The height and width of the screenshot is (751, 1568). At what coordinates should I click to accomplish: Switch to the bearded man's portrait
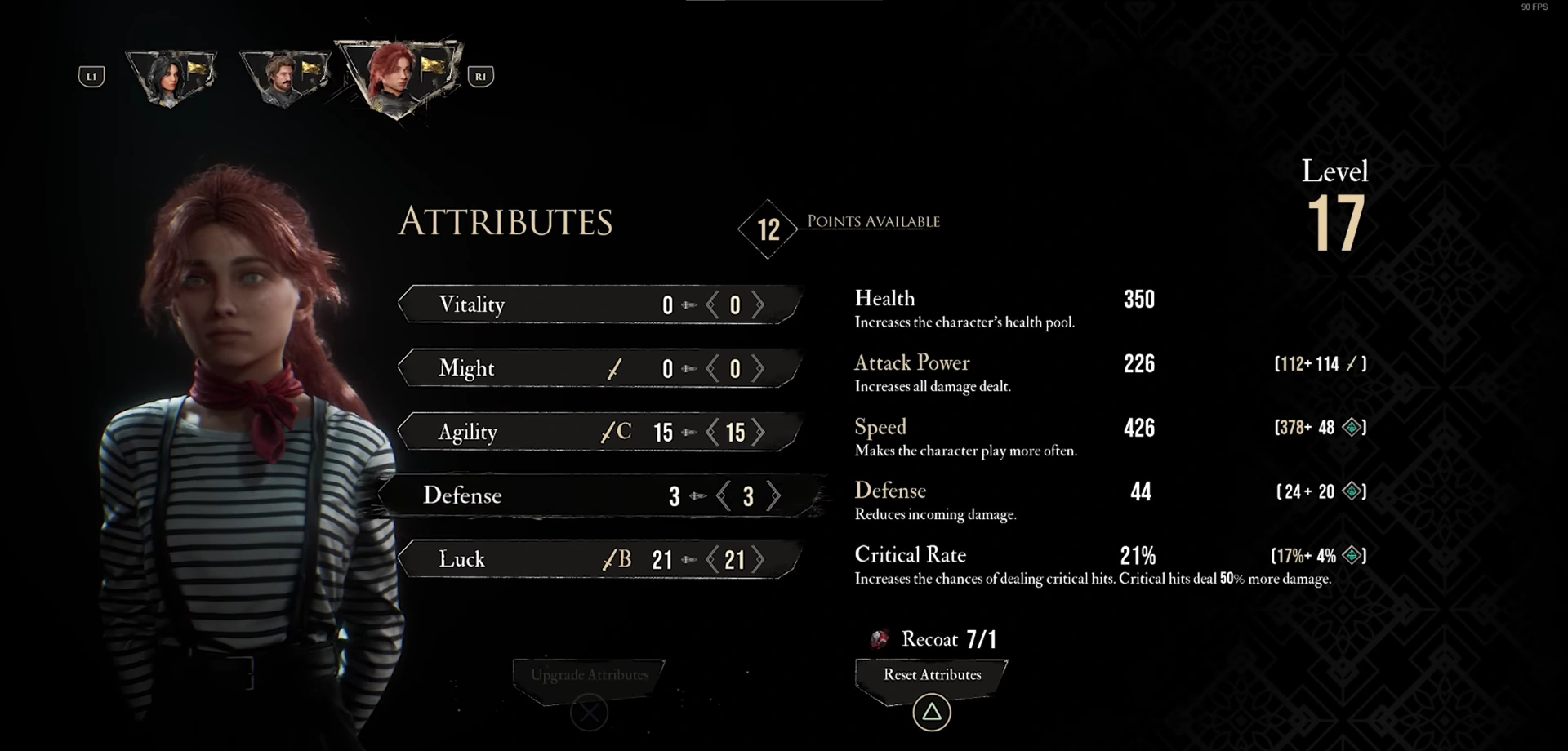tap(284, 78)
